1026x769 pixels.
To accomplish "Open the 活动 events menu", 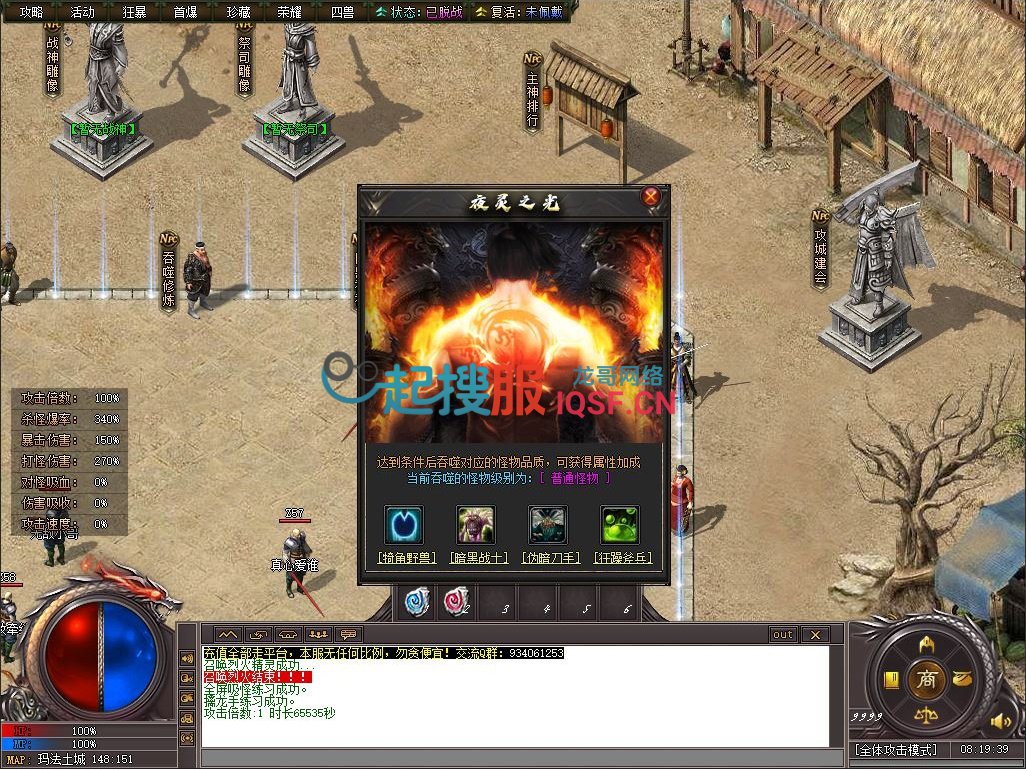I will point(83,12).
